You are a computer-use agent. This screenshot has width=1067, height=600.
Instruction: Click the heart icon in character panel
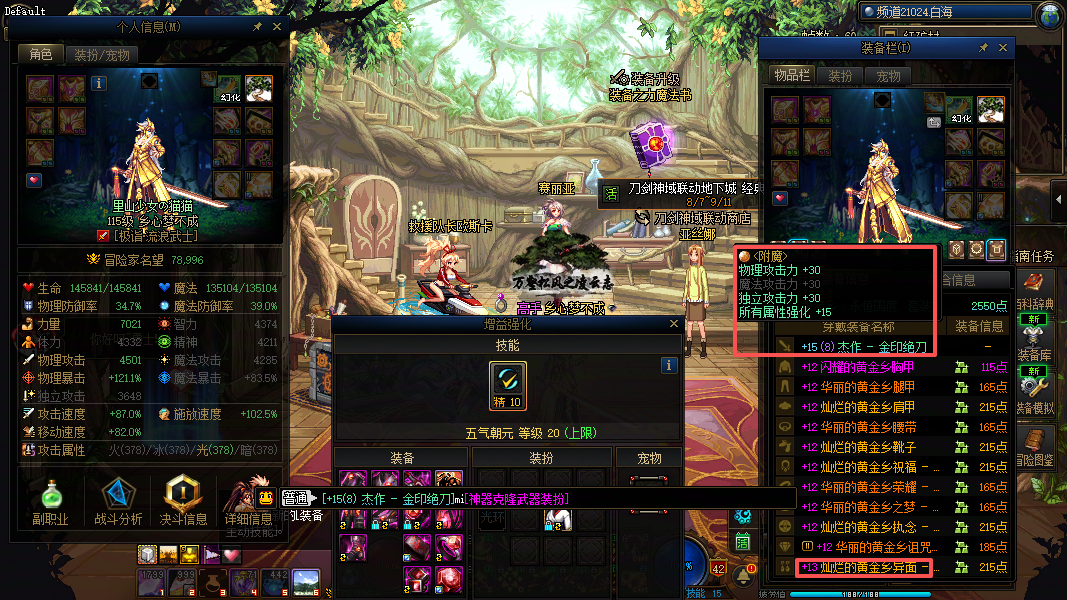point(34,180)
